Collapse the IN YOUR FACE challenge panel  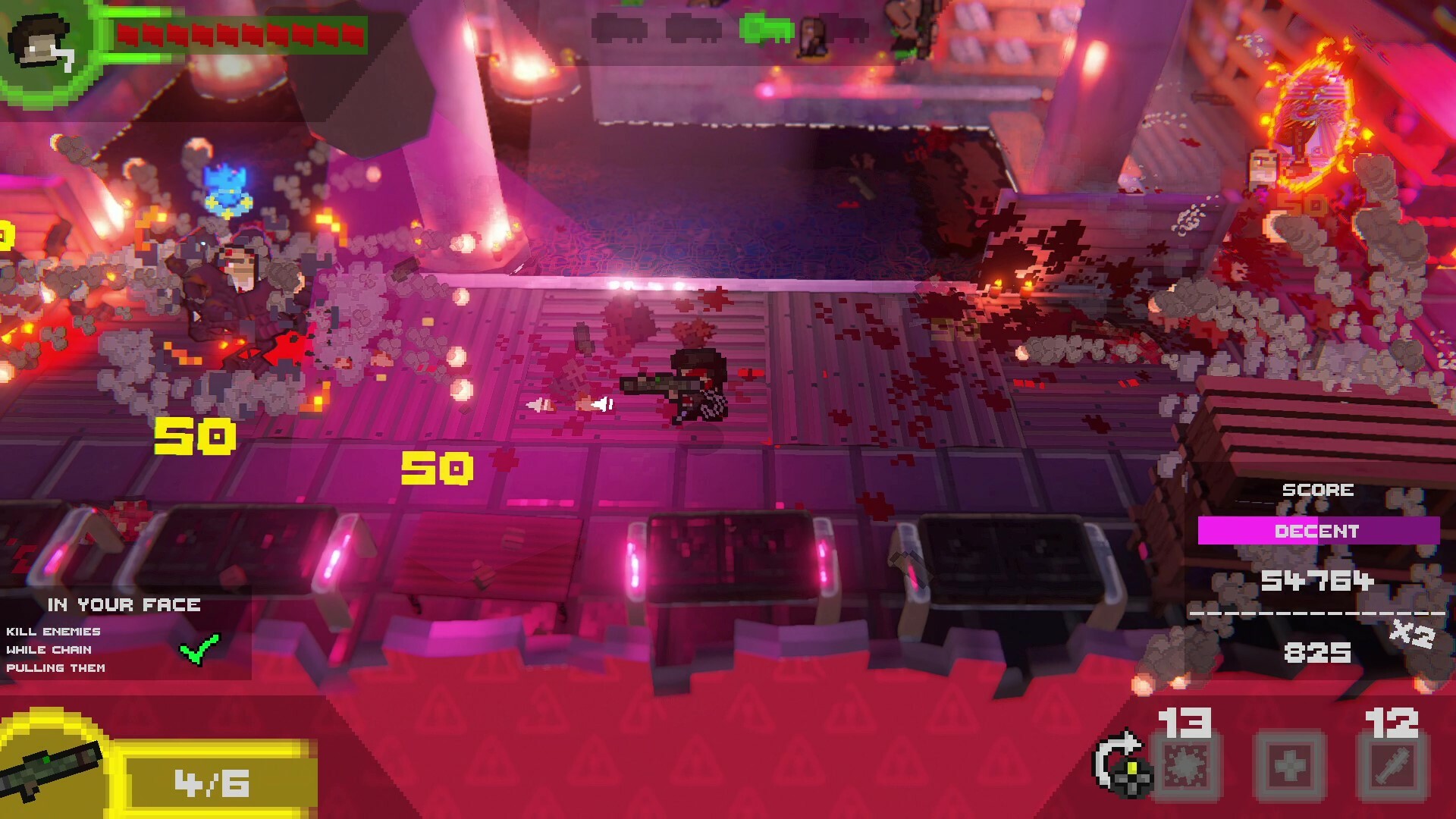pyautogui.click(x=124, y=605)
